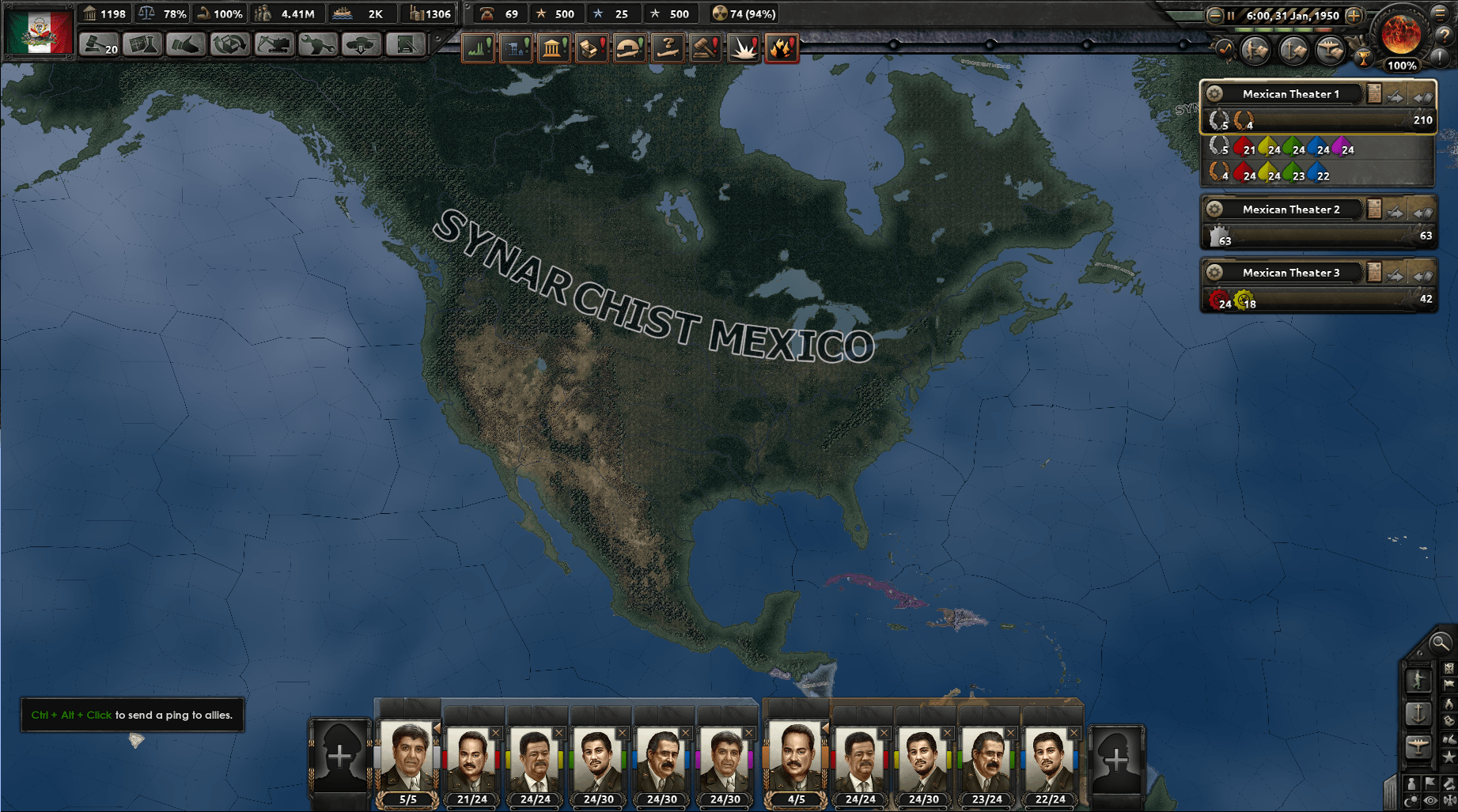Open the construction alert icon

tap(516, 47)
